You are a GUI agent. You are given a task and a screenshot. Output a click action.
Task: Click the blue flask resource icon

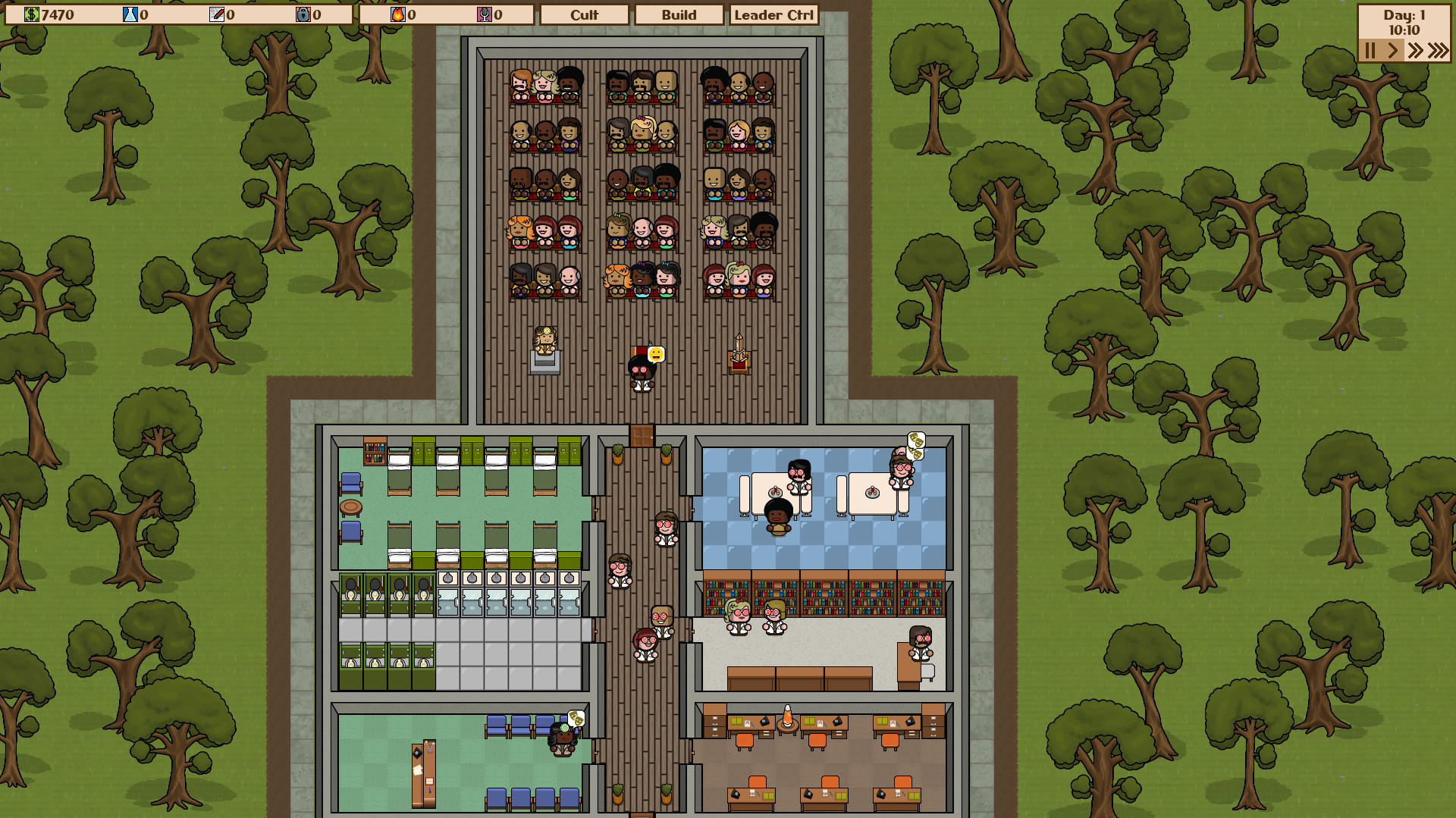[x=129, y=12]
